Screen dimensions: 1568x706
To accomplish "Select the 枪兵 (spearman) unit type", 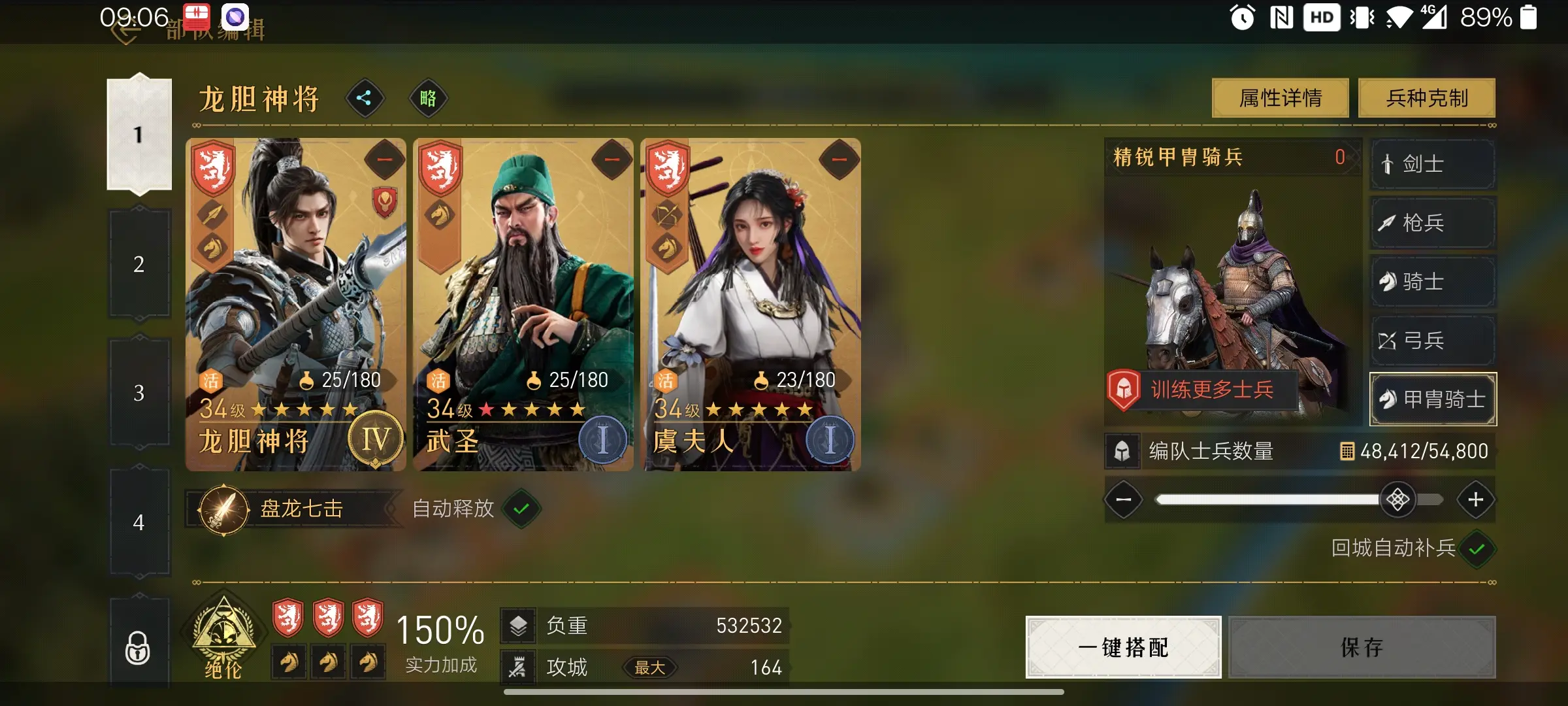I will (1432, 223).
